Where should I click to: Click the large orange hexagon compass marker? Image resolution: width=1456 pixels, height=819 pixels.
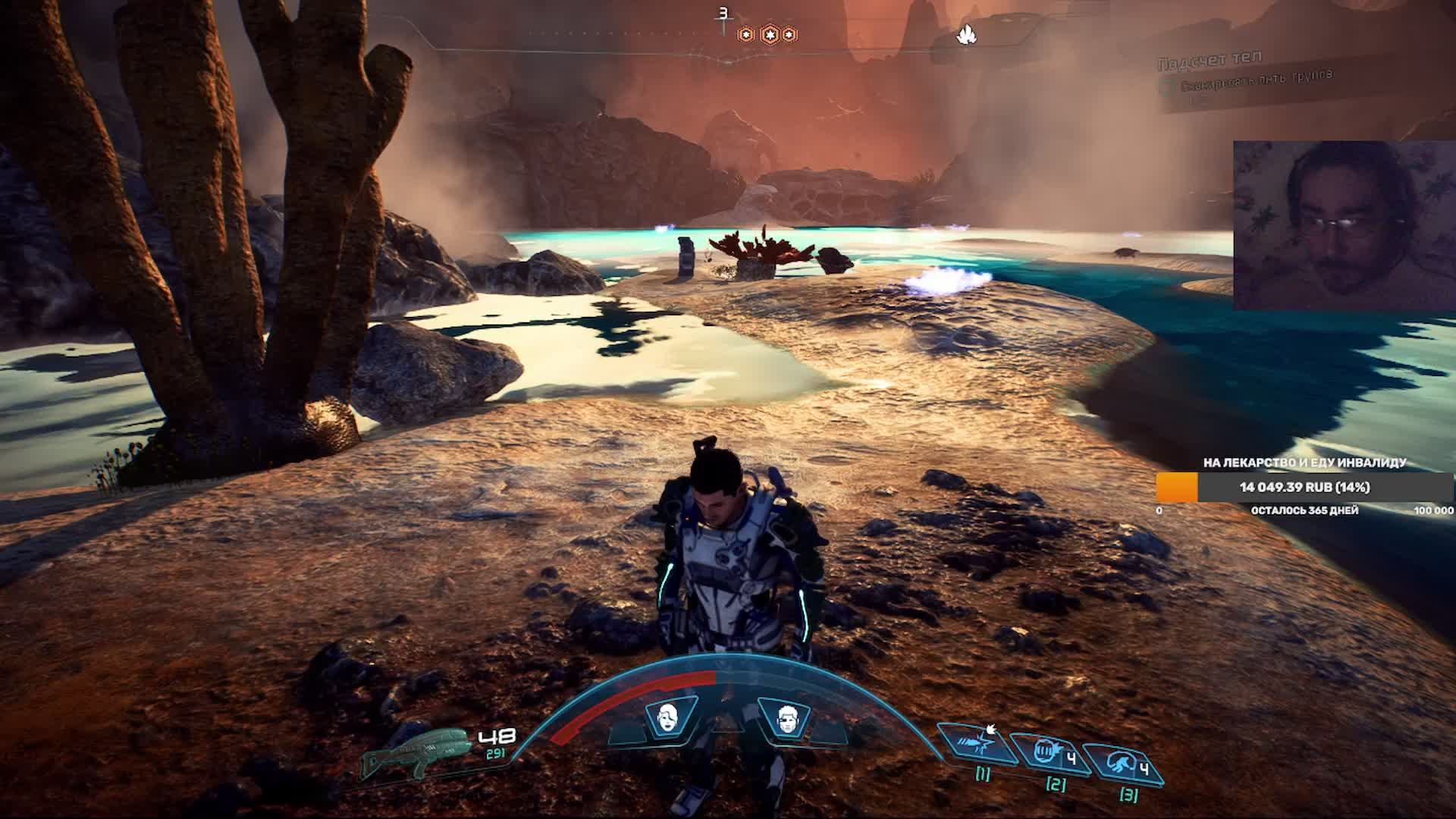point(769,34)
